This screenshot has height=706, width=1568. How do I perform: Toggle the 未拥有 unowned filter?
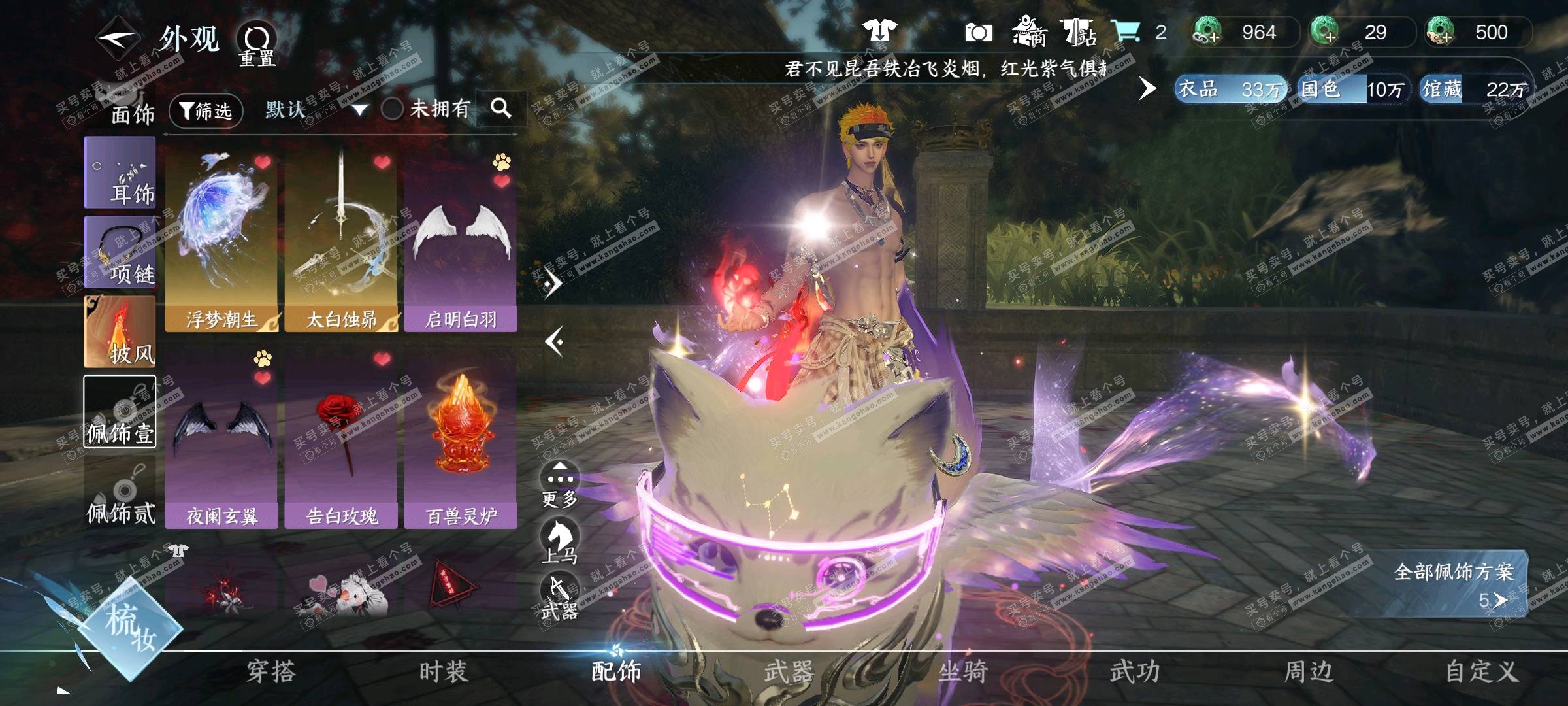click(392, 109)
